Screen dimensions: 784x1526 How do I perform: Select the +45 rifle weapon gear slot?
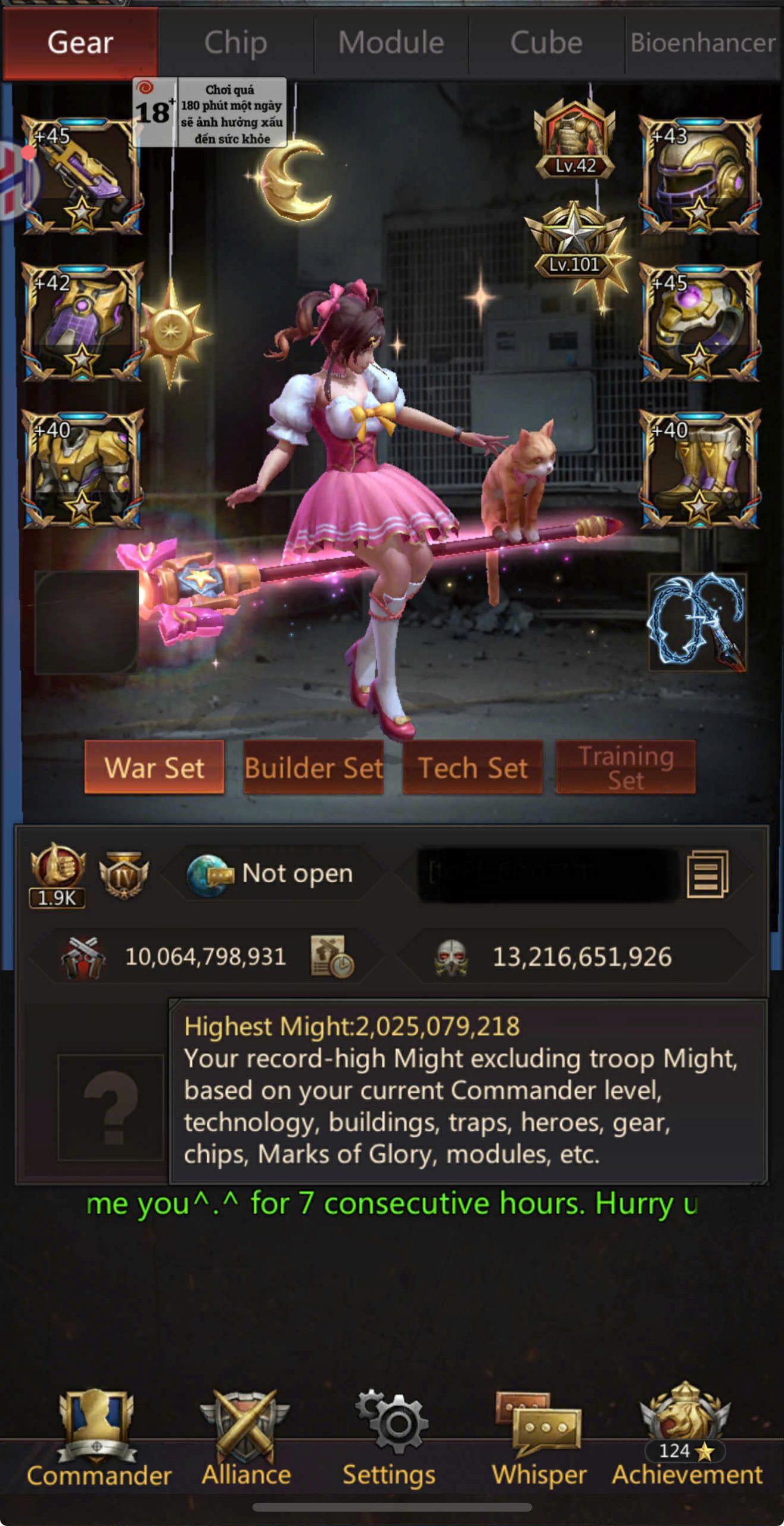point(82,175)
